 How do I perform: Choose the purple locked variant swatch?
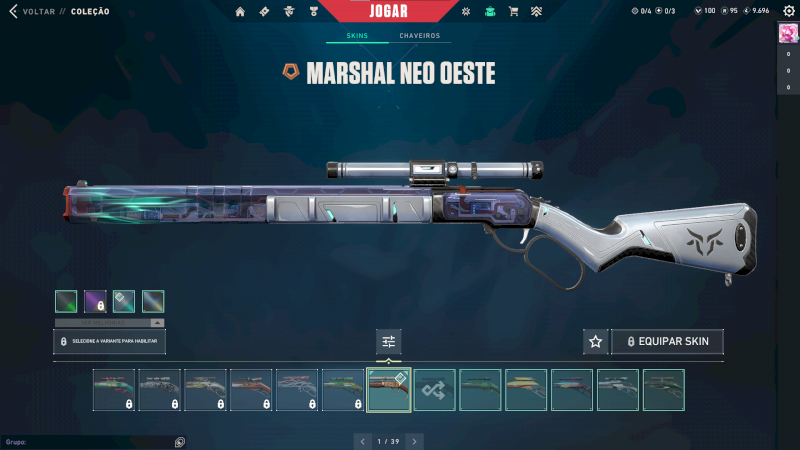95,301
